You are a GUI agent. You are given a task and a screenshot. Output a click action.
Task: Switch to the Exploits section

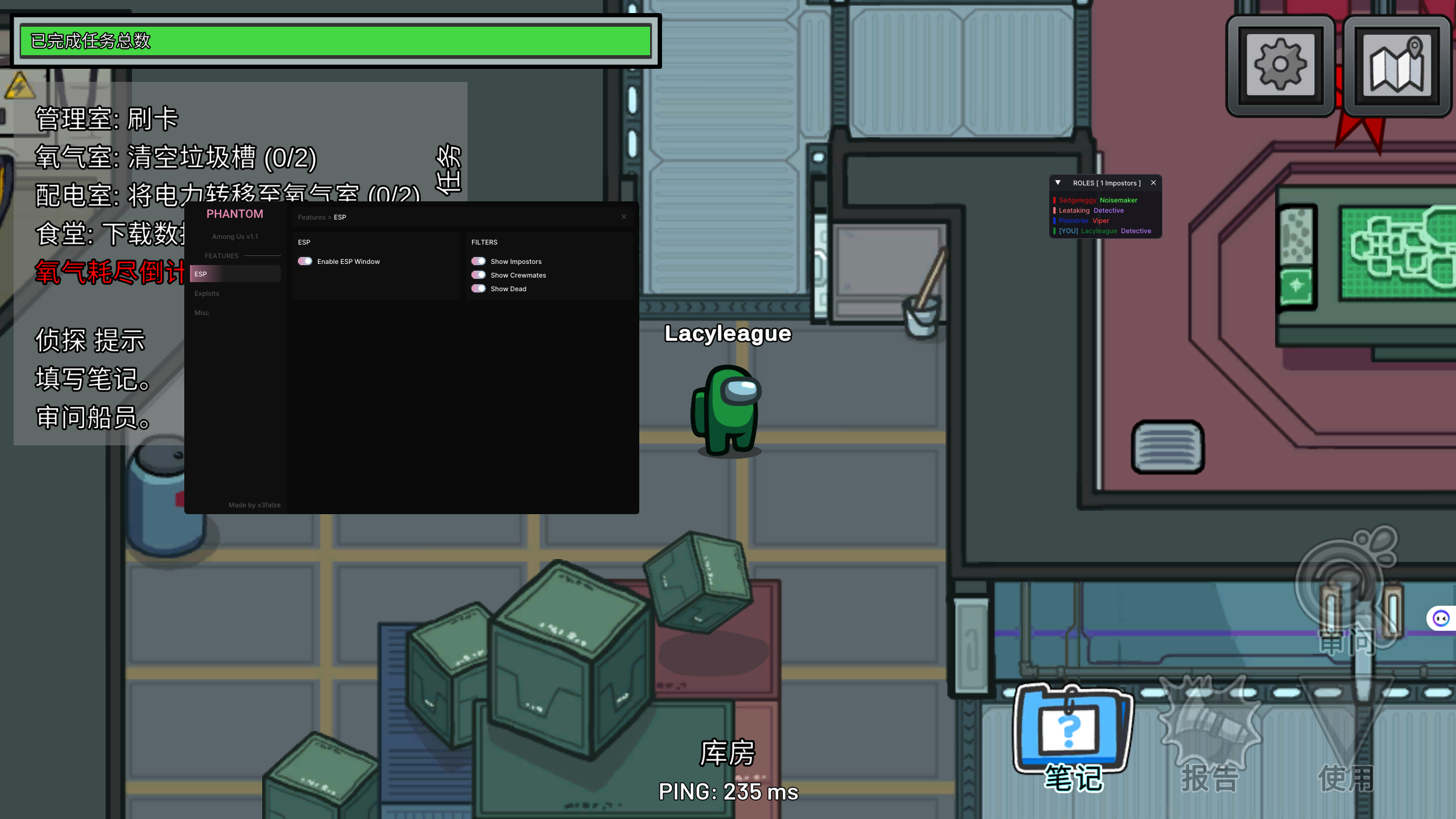click(207, 293)
